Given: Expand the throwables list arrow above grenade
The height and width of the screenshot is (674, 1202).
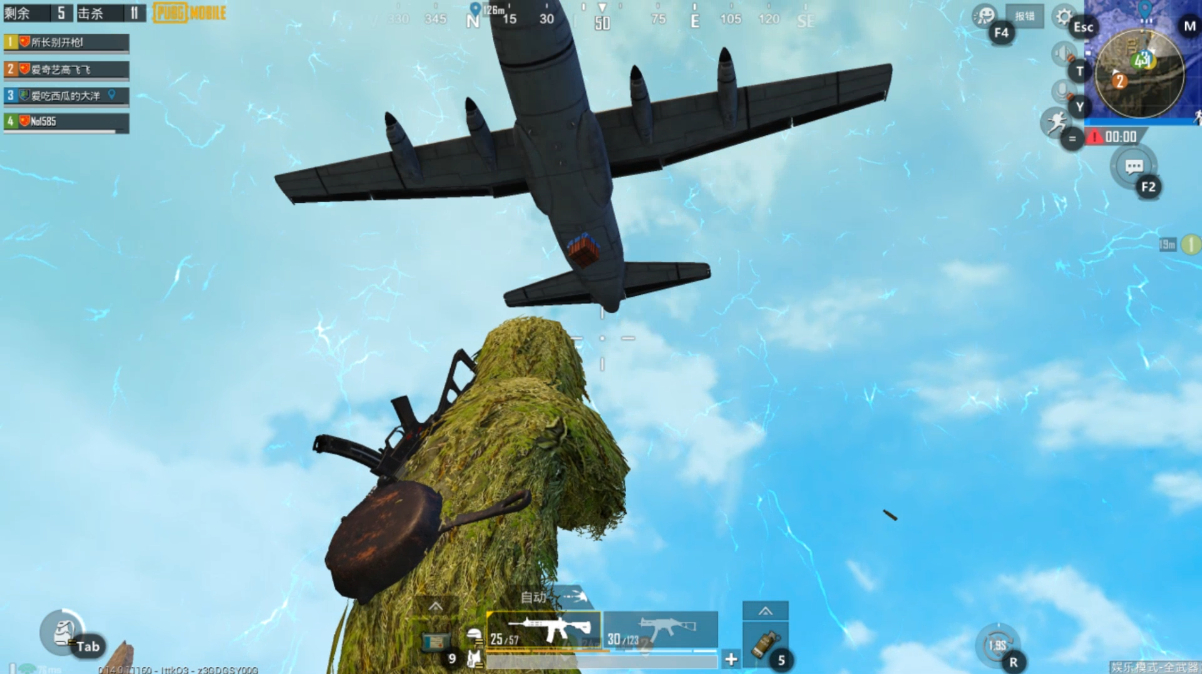Looking at the screenshot, I should (x=765, y=611).
